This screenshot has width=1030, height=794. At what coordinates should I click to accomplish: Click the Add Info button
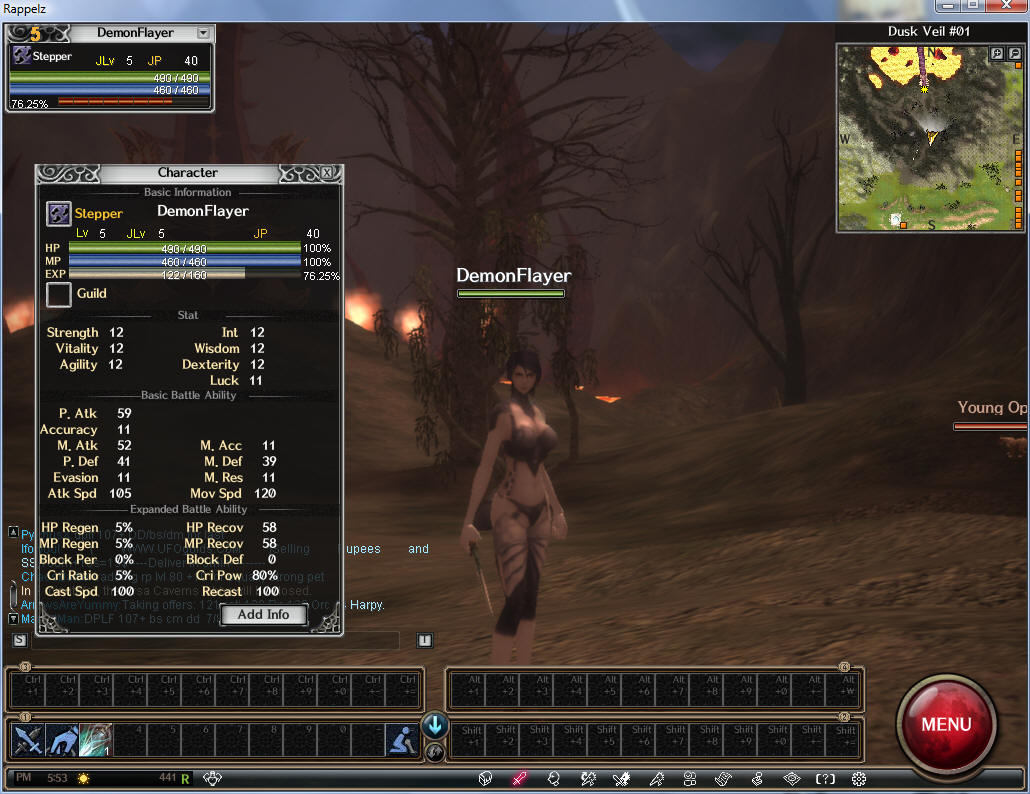[263, 615]
